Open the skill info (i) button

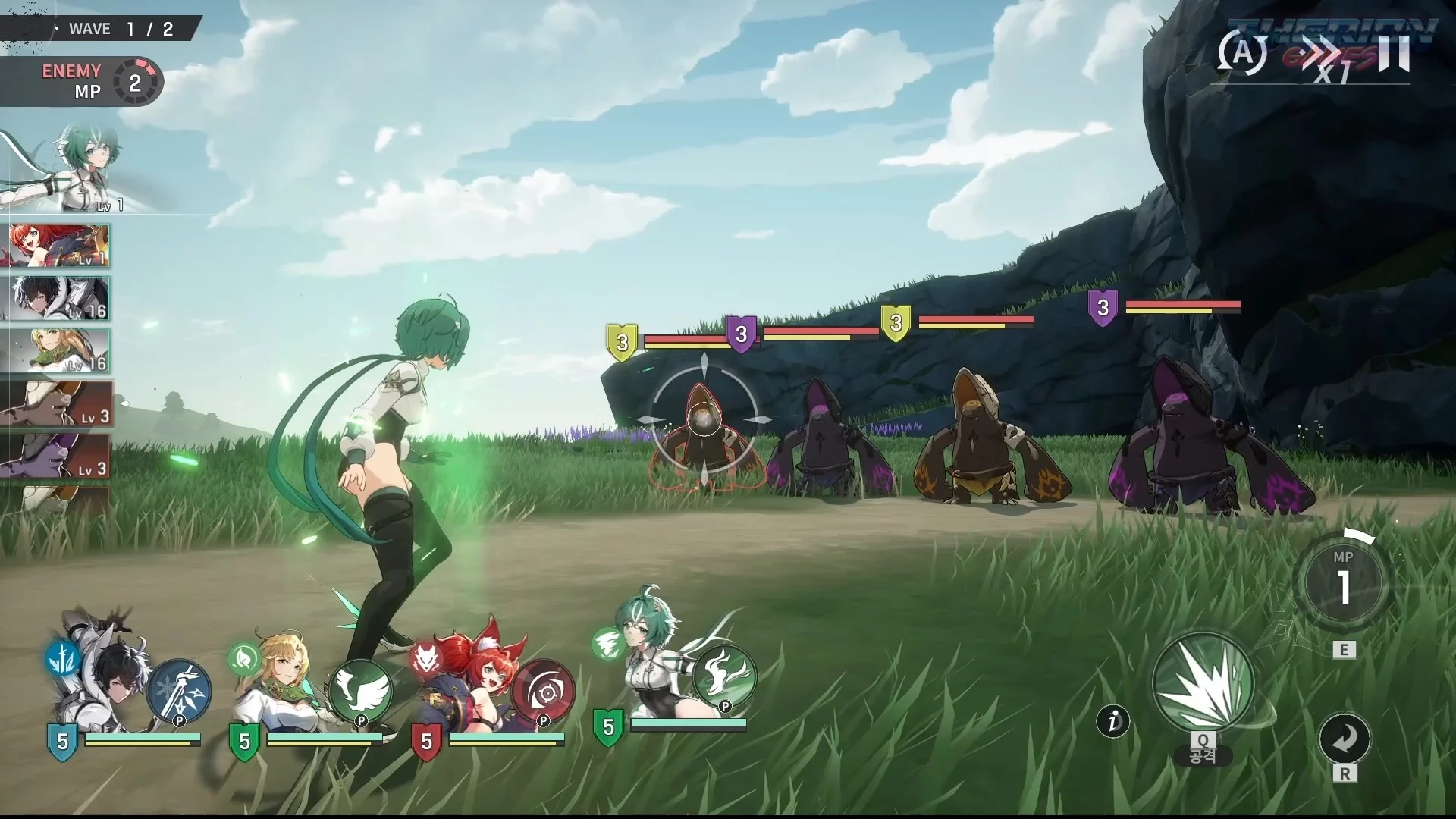tap(1113, 721)
